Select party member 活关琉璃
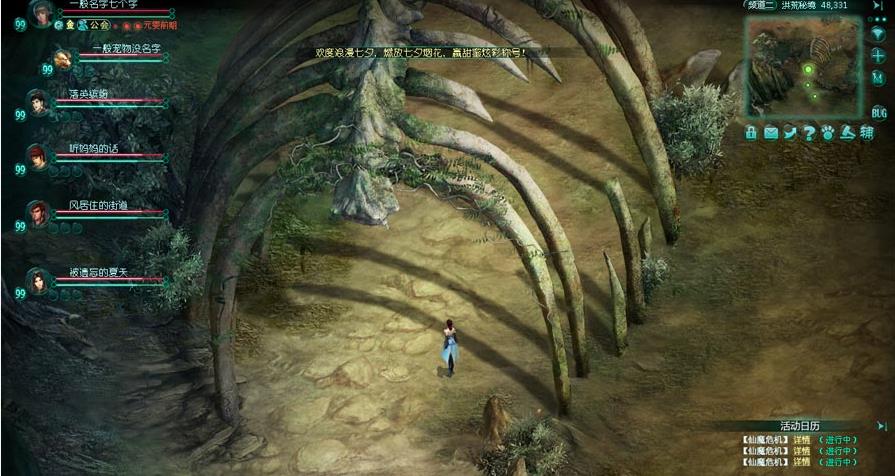This screenshot has height=476, width=895. pos(38,102)
